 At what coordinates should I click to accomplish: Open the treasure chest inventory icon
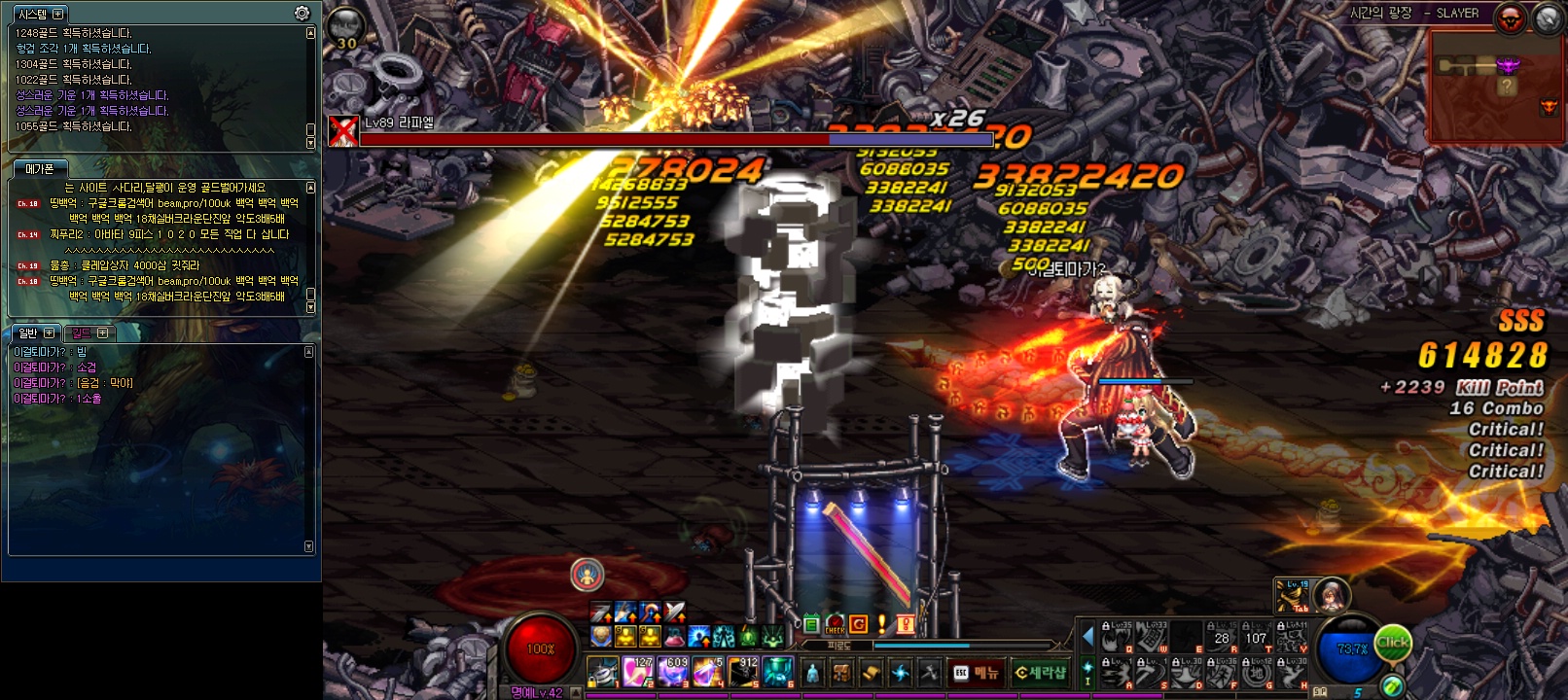coord(842,673)
